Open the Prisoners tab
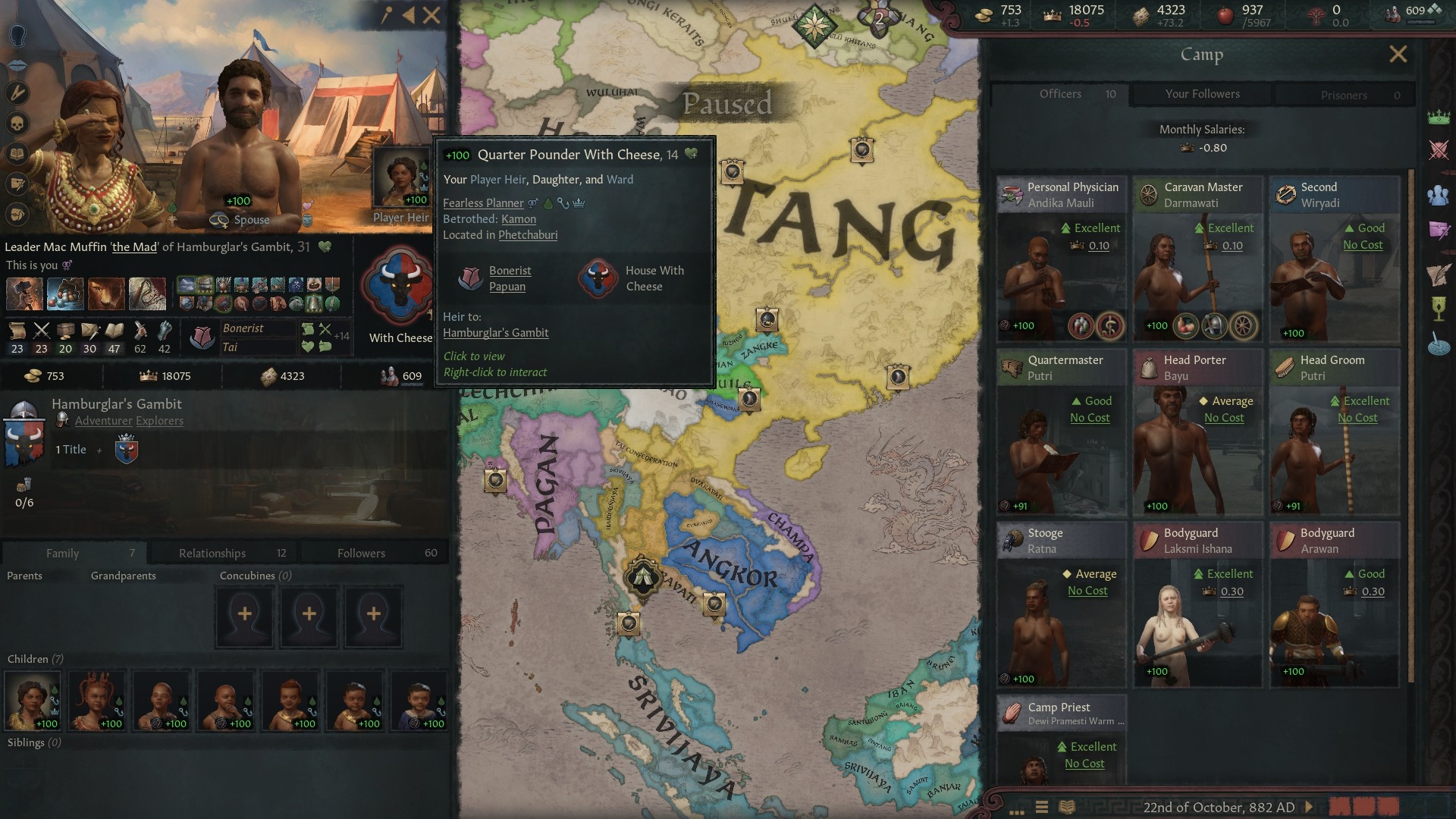The image size is (1456, 819). [x=1343, y=95]
